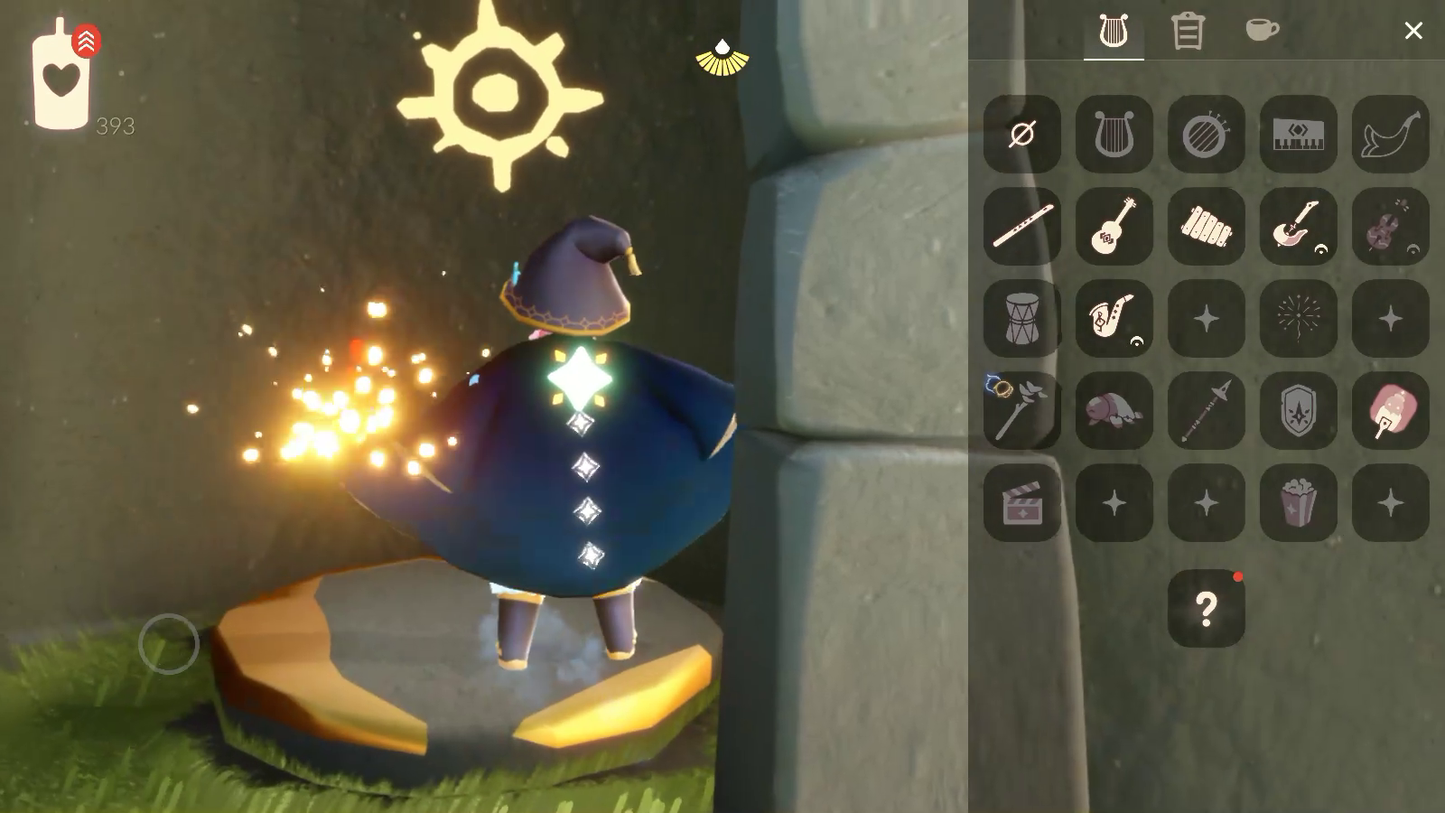The height and width of the screenshot is (813, 1445).
Task: Open the clipboard tab
Action: pos(1187,31)
